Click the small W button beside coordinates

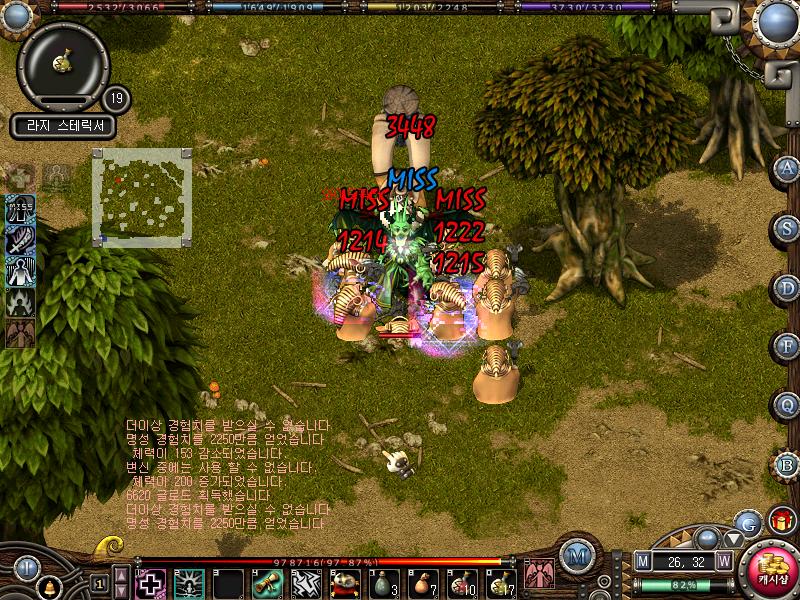(723, 562)
